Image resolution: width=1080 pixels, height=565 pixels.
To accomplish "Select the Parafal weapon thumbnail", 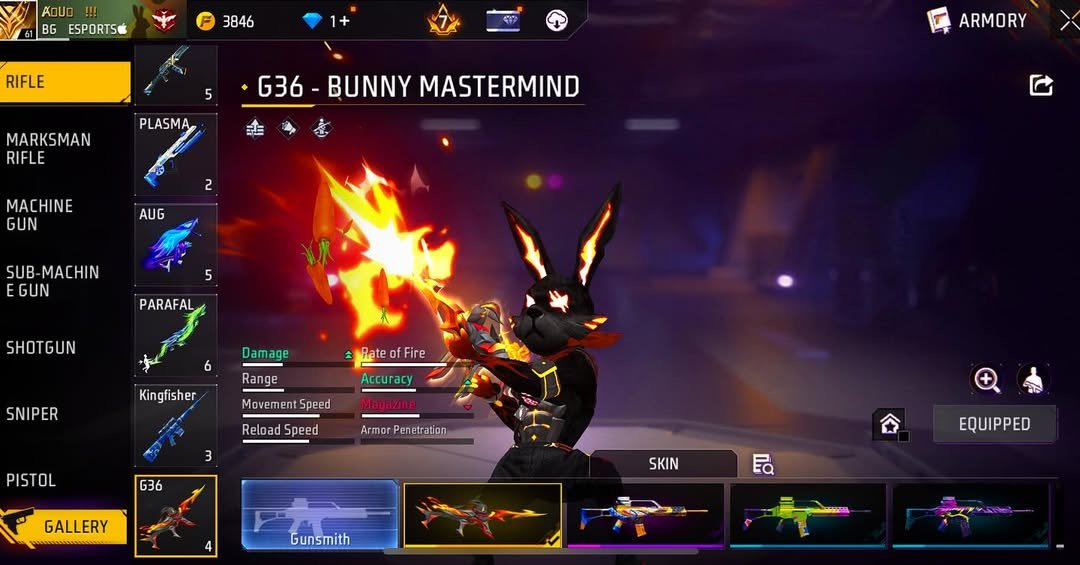I will 176,335.
